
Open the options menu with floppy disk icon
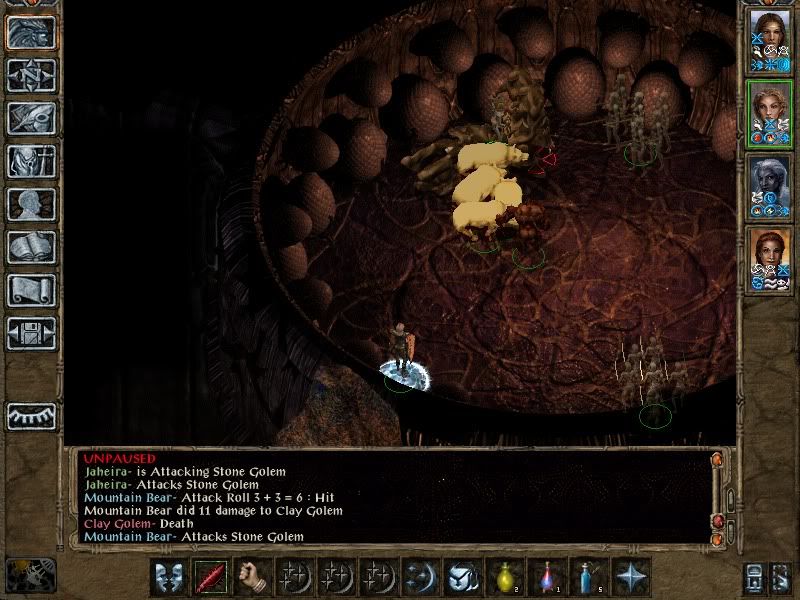pos(31,333)
